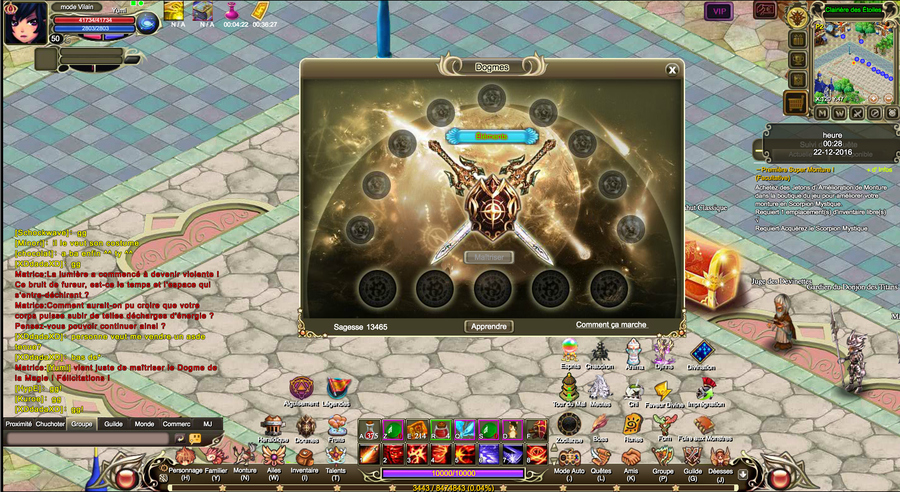The image size is (900, 492).
Task: Open the 'Comment ça marche' help link
Action: [611, 324]
